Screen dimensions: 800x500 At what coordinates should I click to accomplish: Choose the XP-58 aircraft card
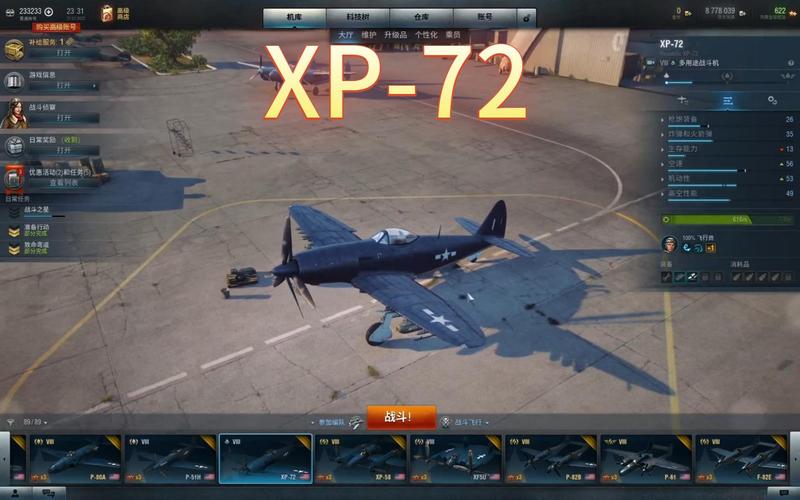(360, 460)
